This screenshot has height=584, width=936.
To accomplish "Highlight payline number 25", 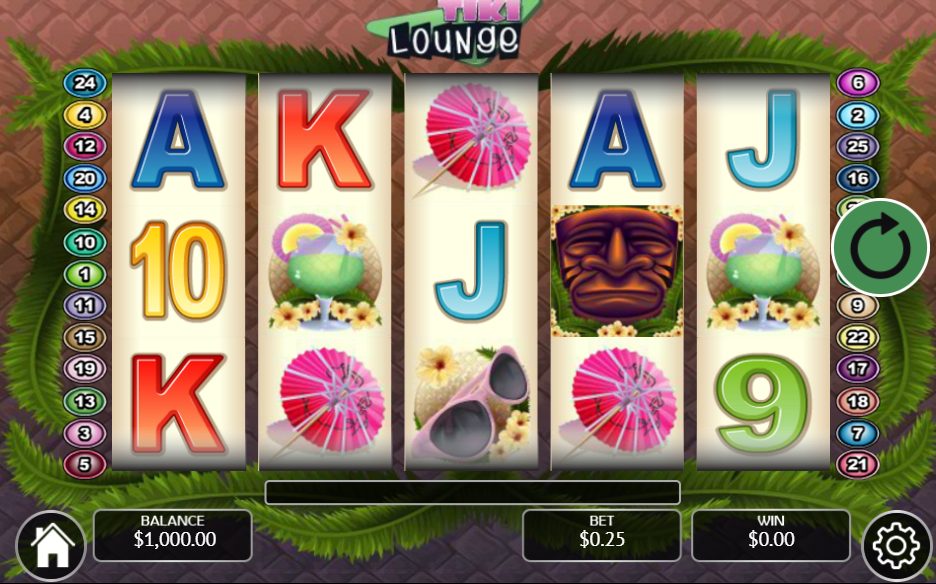I will [x=857, y=147].
